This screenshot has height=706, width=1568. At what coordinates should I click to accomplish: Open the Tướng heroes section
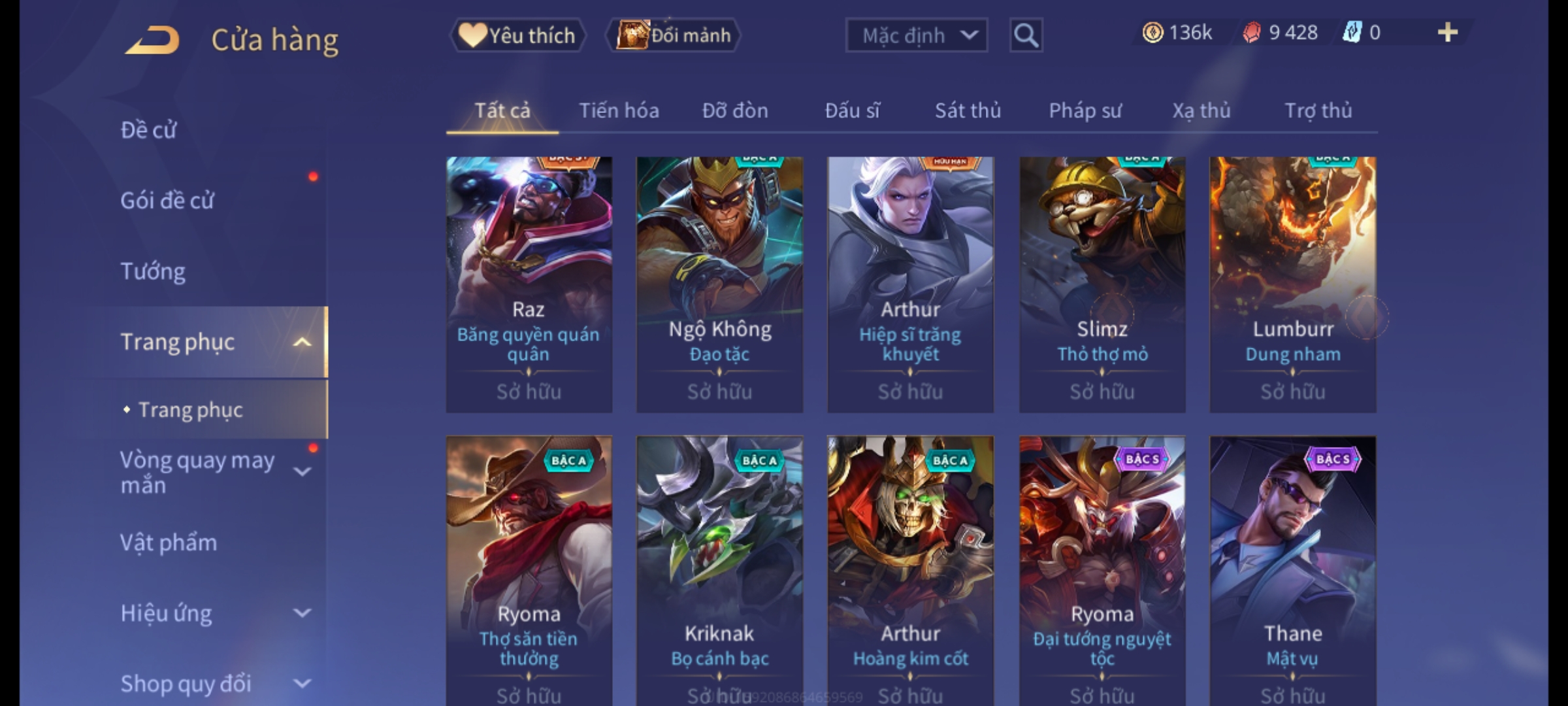(x=153, y=271)
